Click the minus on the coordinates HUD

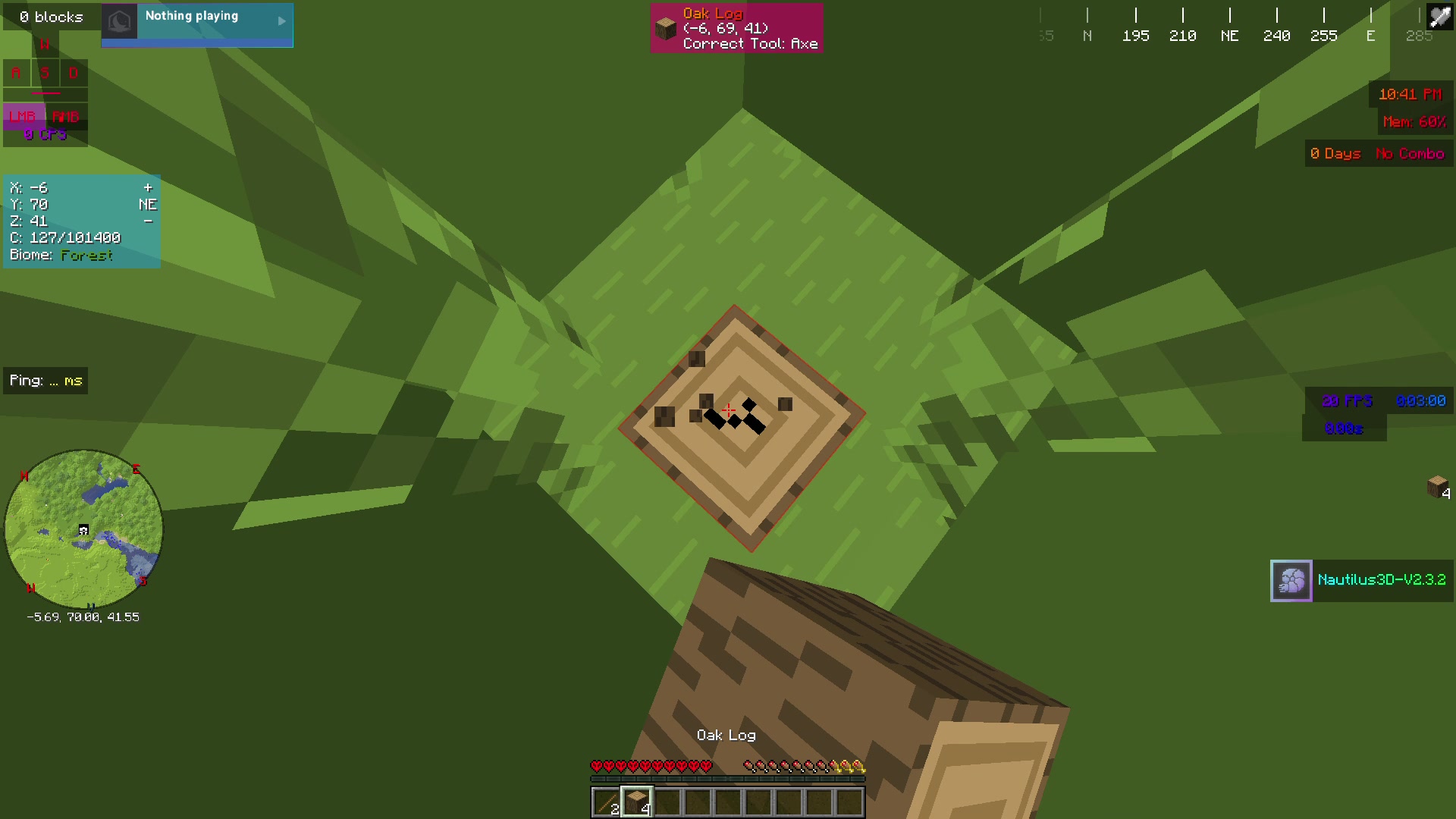[149, 221]
